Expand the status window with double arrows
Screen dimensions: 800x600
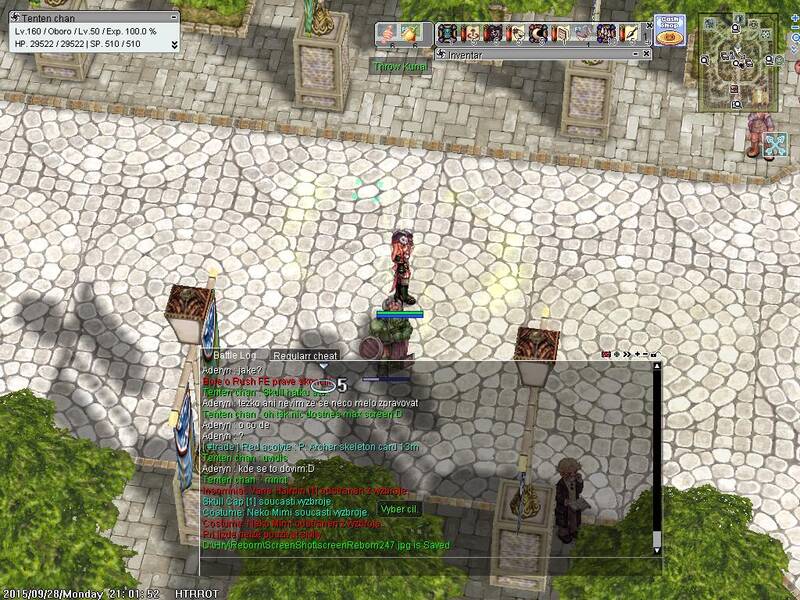pyautogui.click(x=174, y=45)
